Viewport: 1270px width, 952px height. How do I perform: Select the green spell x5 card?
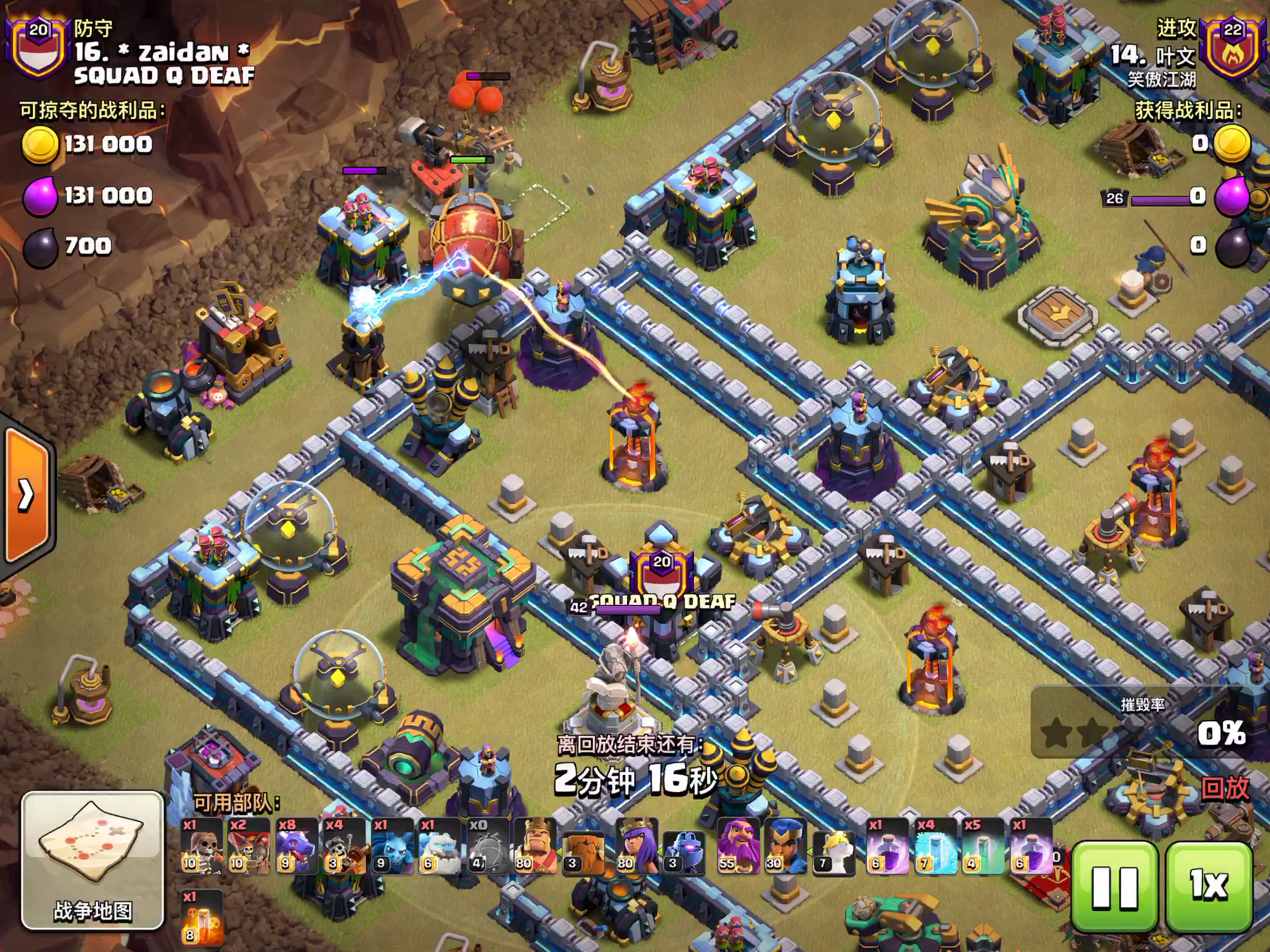(982, 846)
